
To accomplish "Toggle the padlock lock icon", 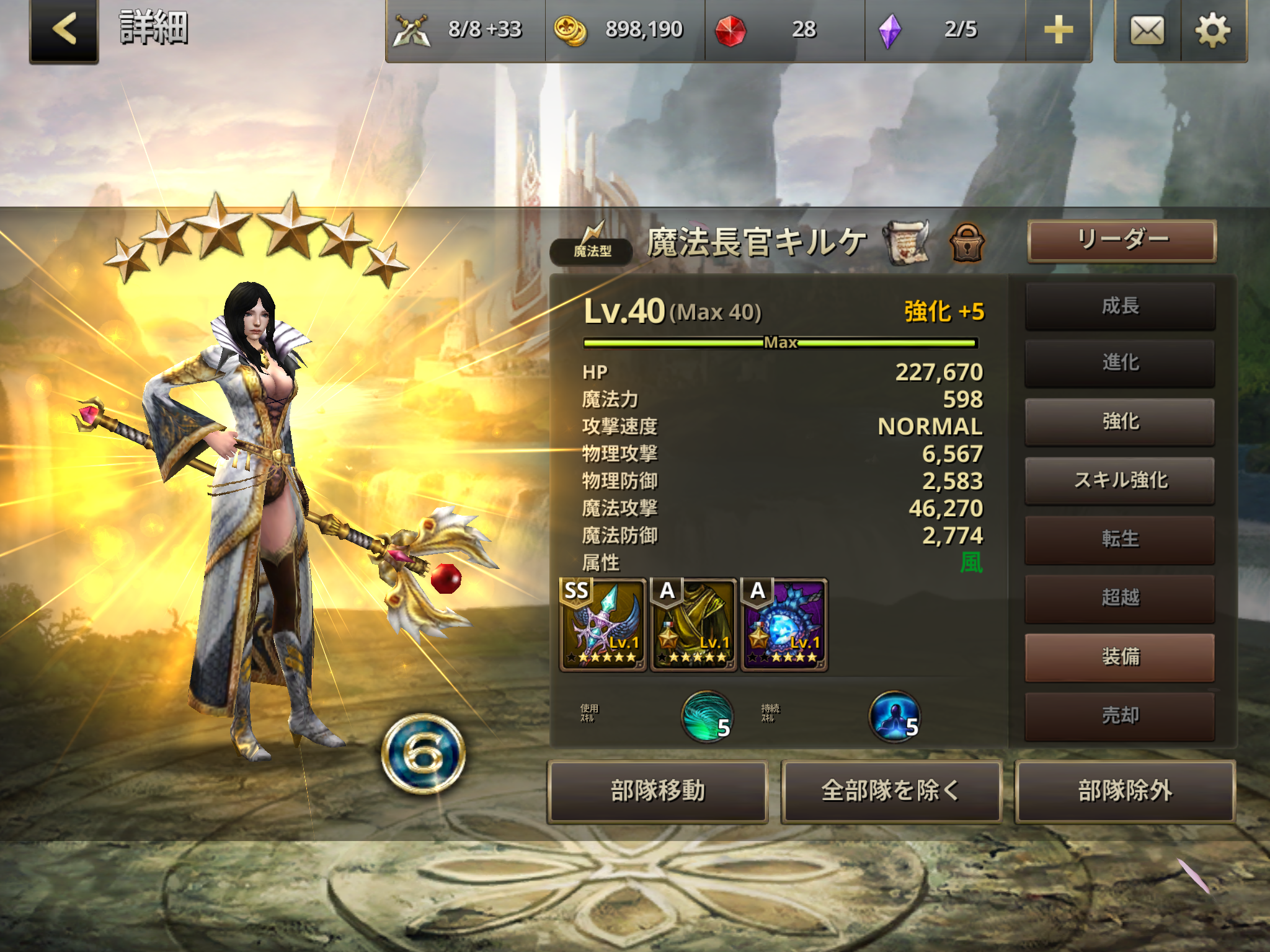I will (967, 242).
